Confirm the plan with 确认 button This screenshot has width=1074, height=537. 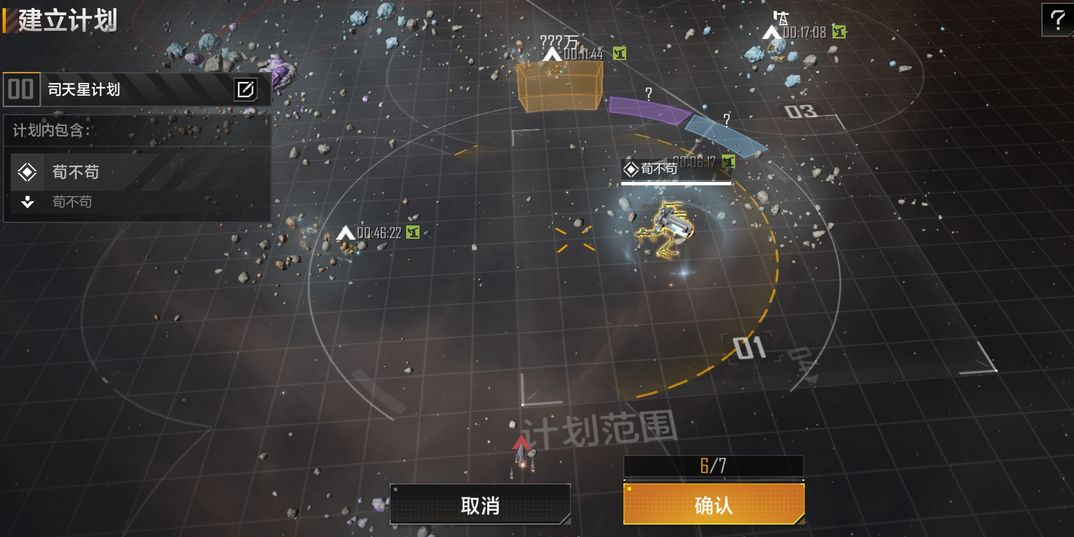click(x=713, y=505)
